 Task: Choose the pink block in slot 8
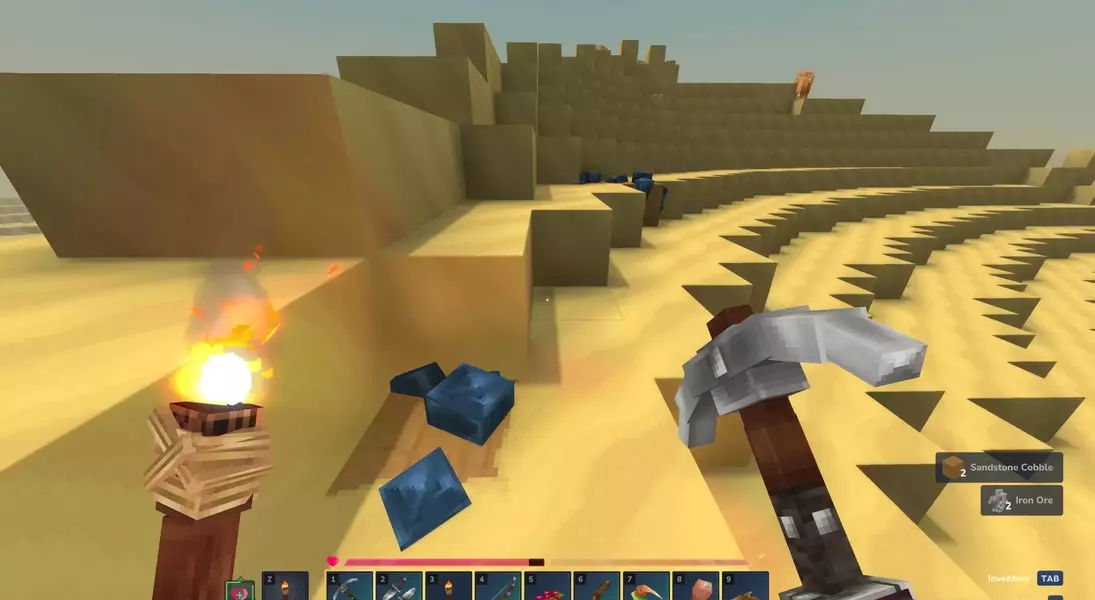[695, 587]
